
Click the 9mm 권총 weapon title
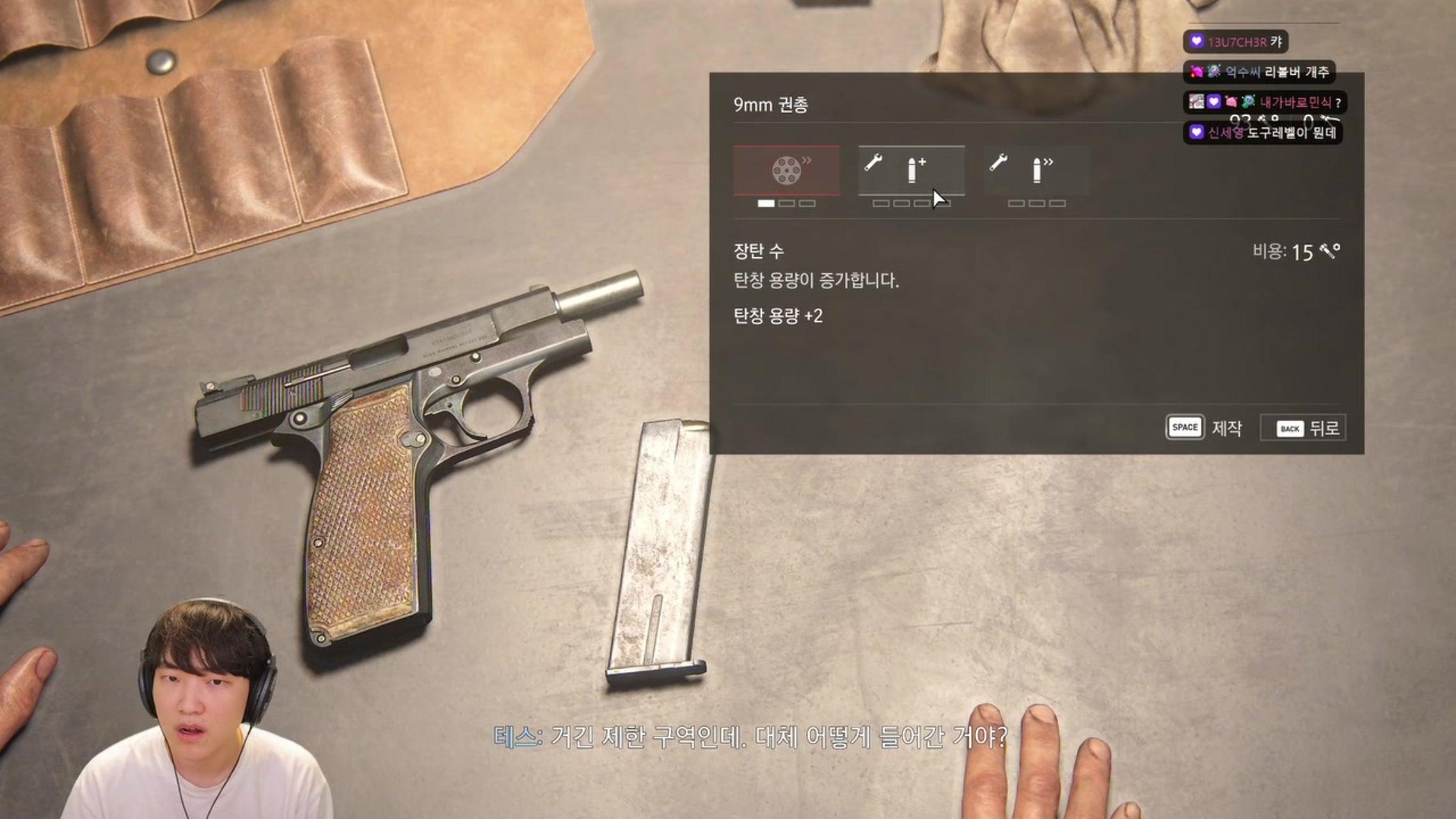click(768, 103)
